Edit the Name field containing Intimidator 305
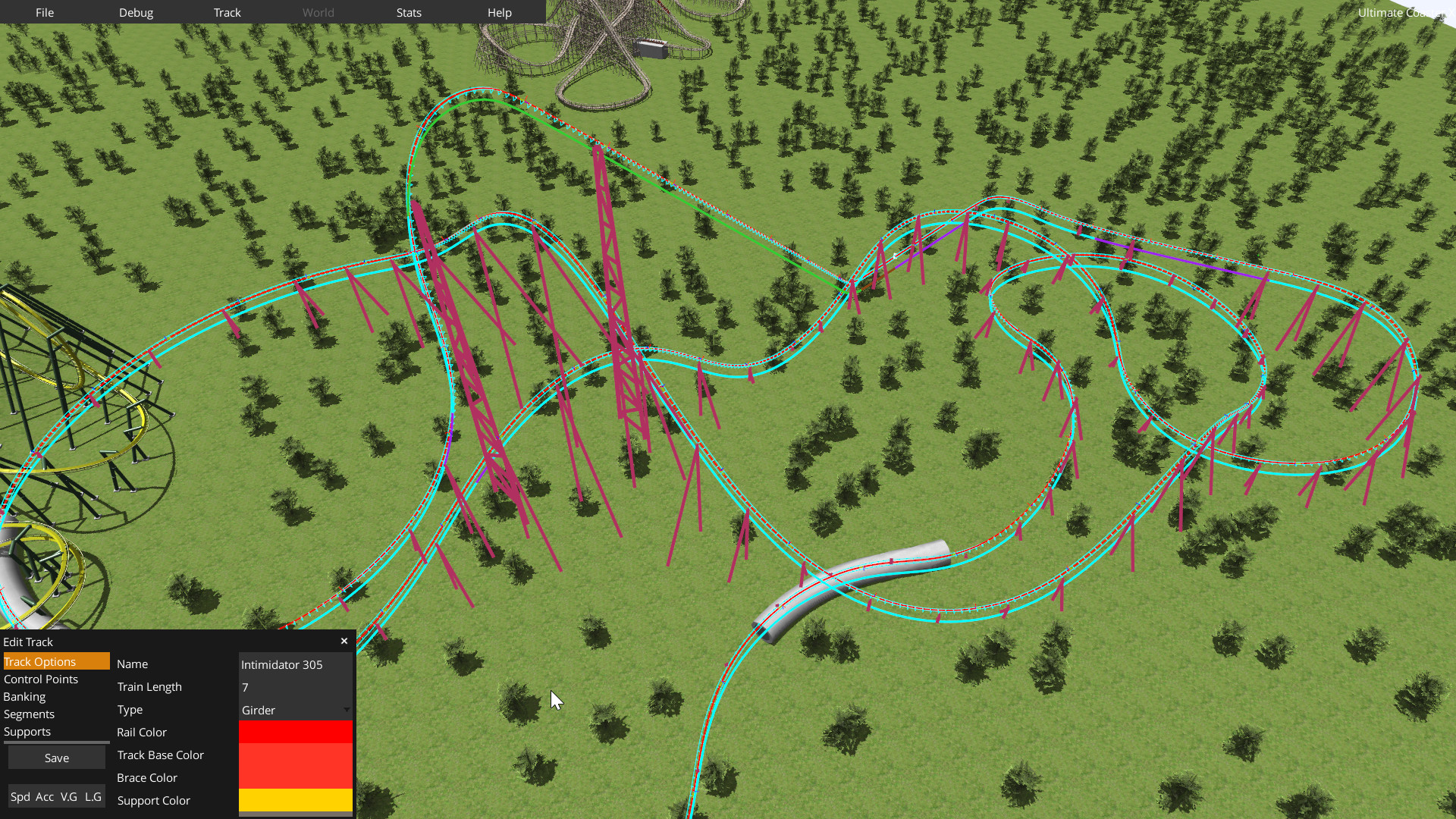This screenshot has width=1456, height=819. point(295,664)
